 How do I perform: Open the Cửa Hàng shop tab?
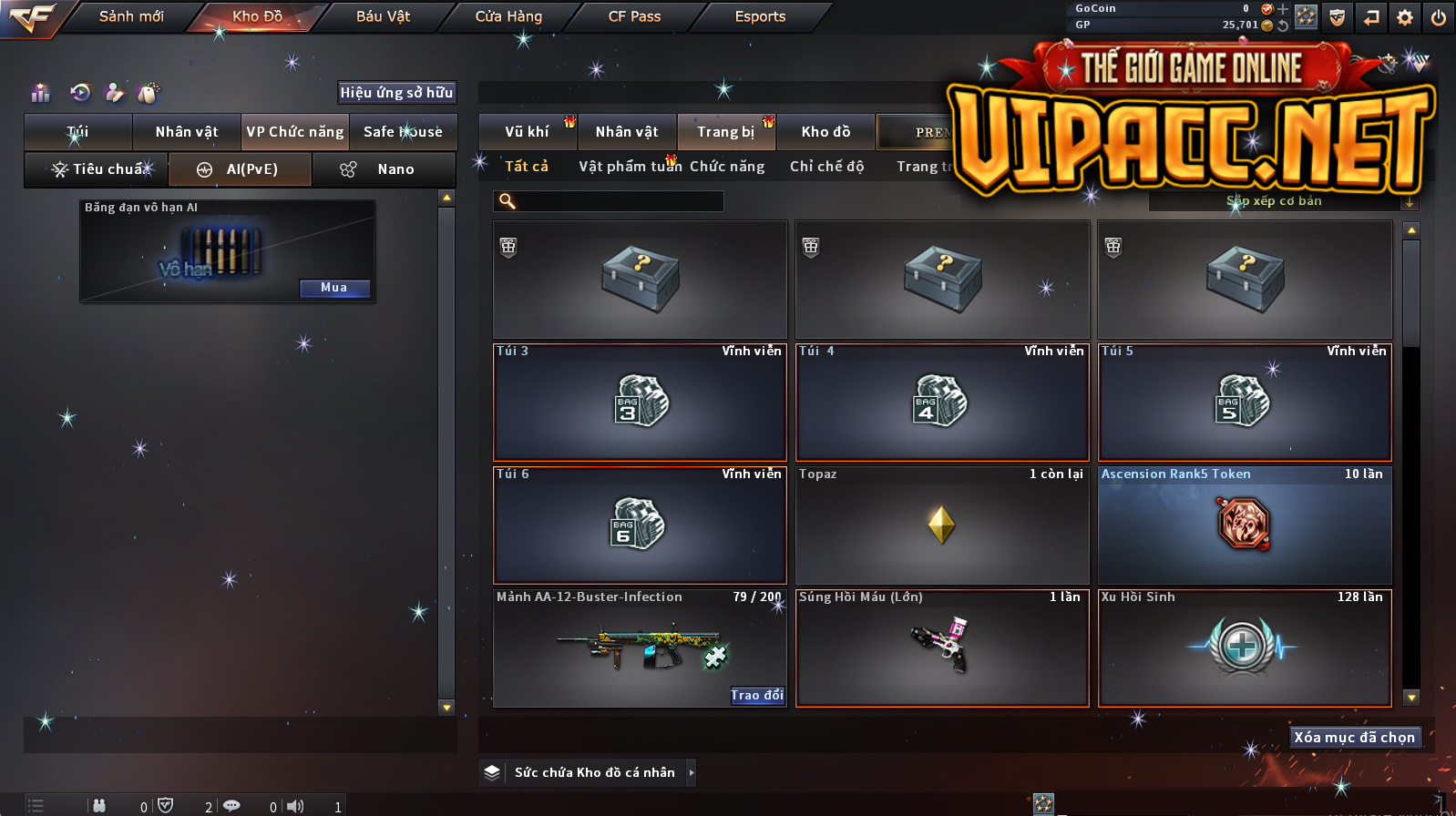pos(508,16)
